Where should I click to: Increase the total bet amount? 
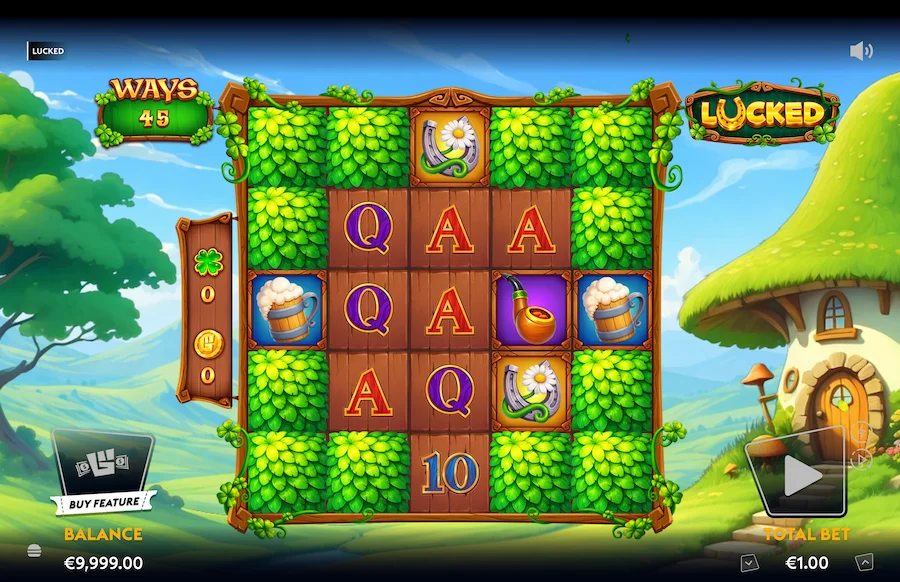(x=864, y=563)
